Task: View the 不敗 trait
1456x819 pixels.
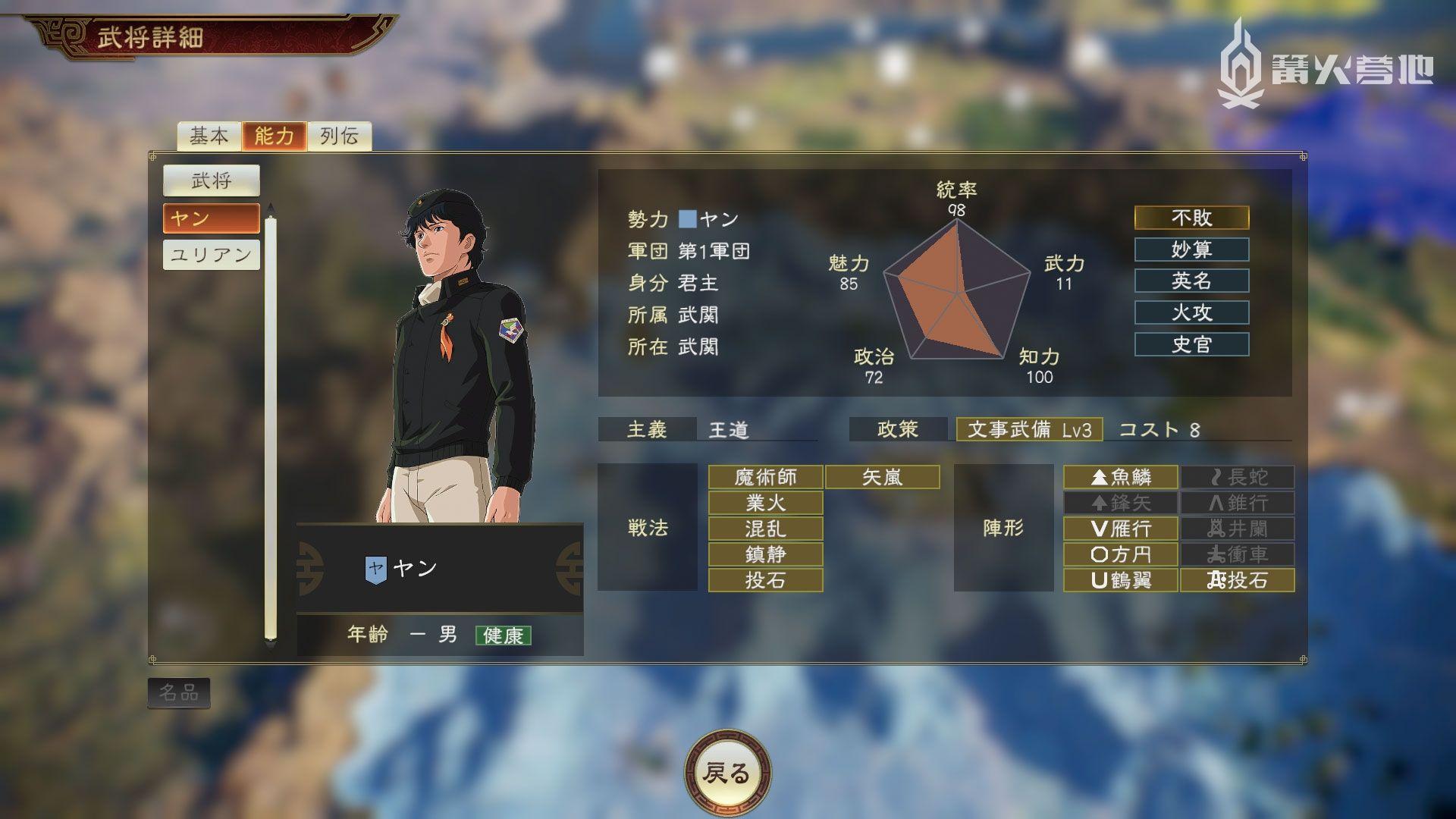Action: [1191, 218]
